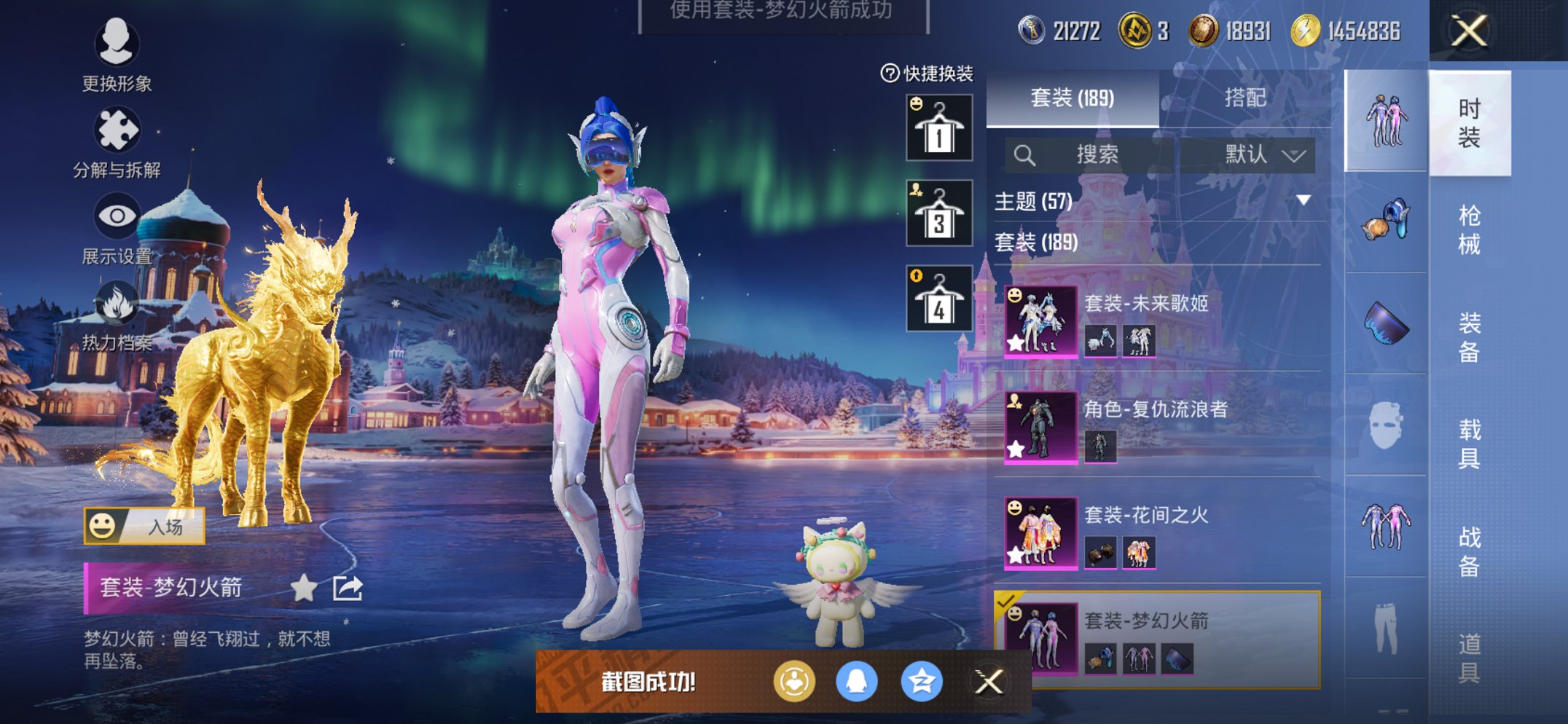Open 展示设置 display settings eye icon
The width and height of the screenshot is (1568, 724).
(x=118, y=216)
